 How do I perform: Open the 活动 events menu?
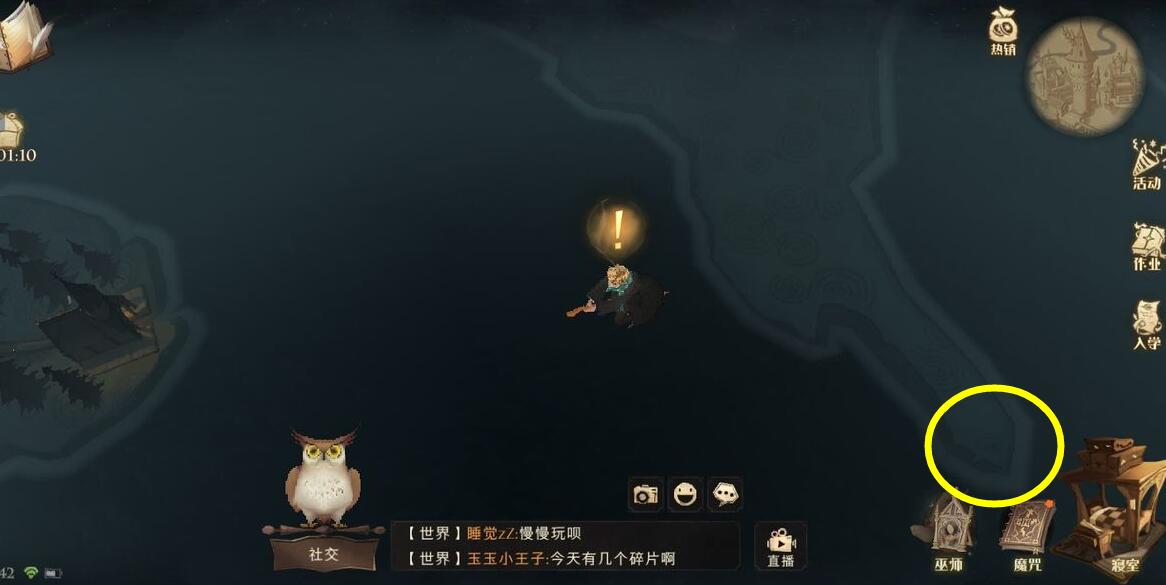[1146, 165]
